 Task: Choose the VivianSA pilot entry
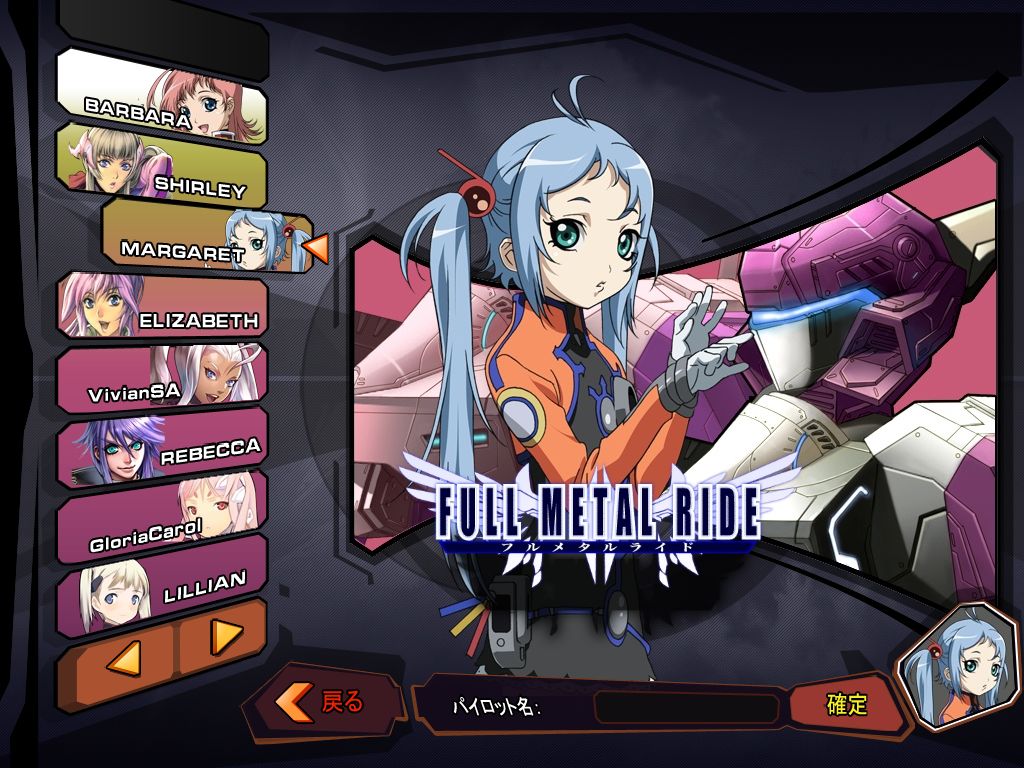coord(162,376)
